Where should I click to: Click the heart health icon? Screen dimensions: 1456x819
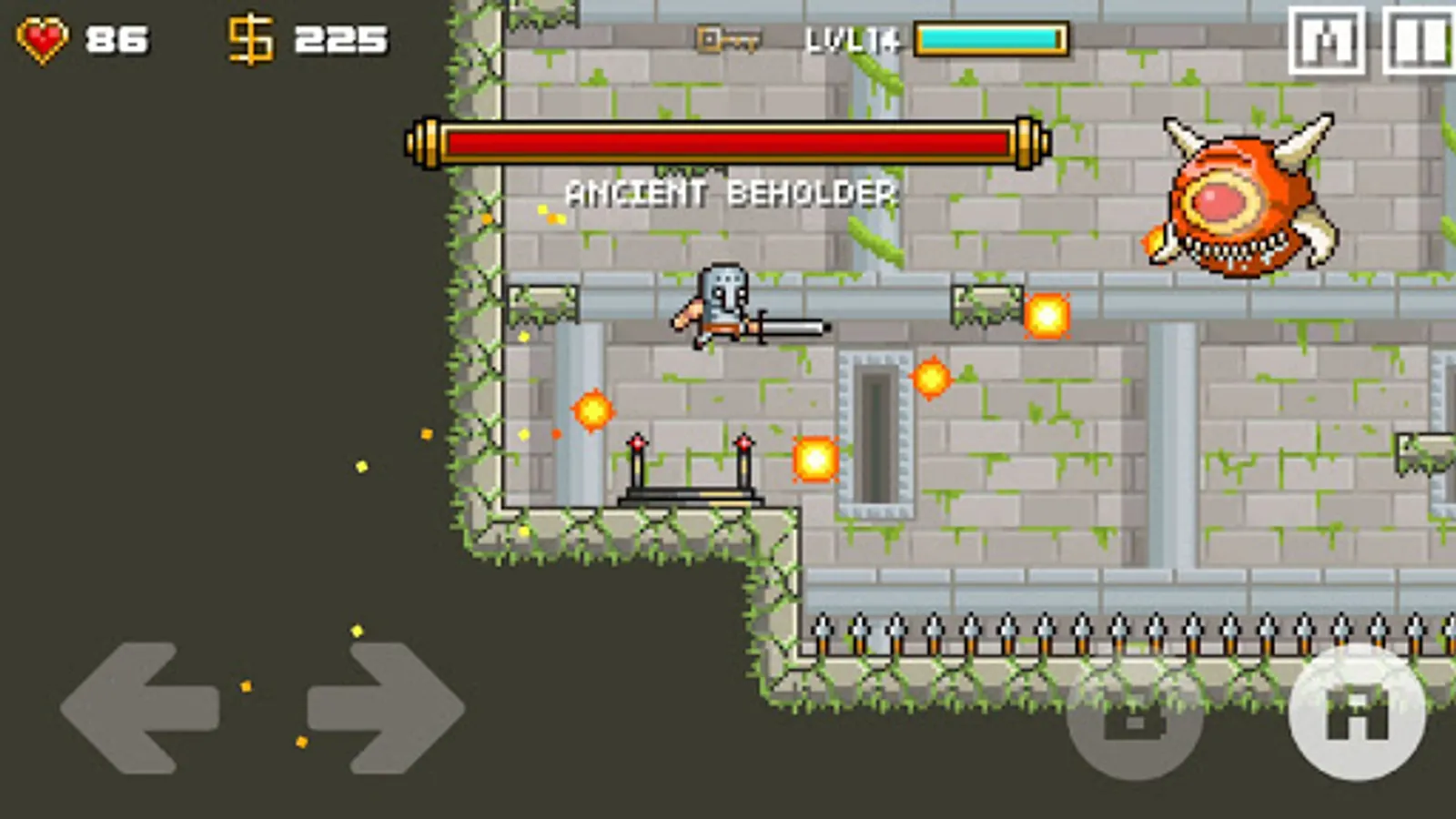tap(43, 36)
